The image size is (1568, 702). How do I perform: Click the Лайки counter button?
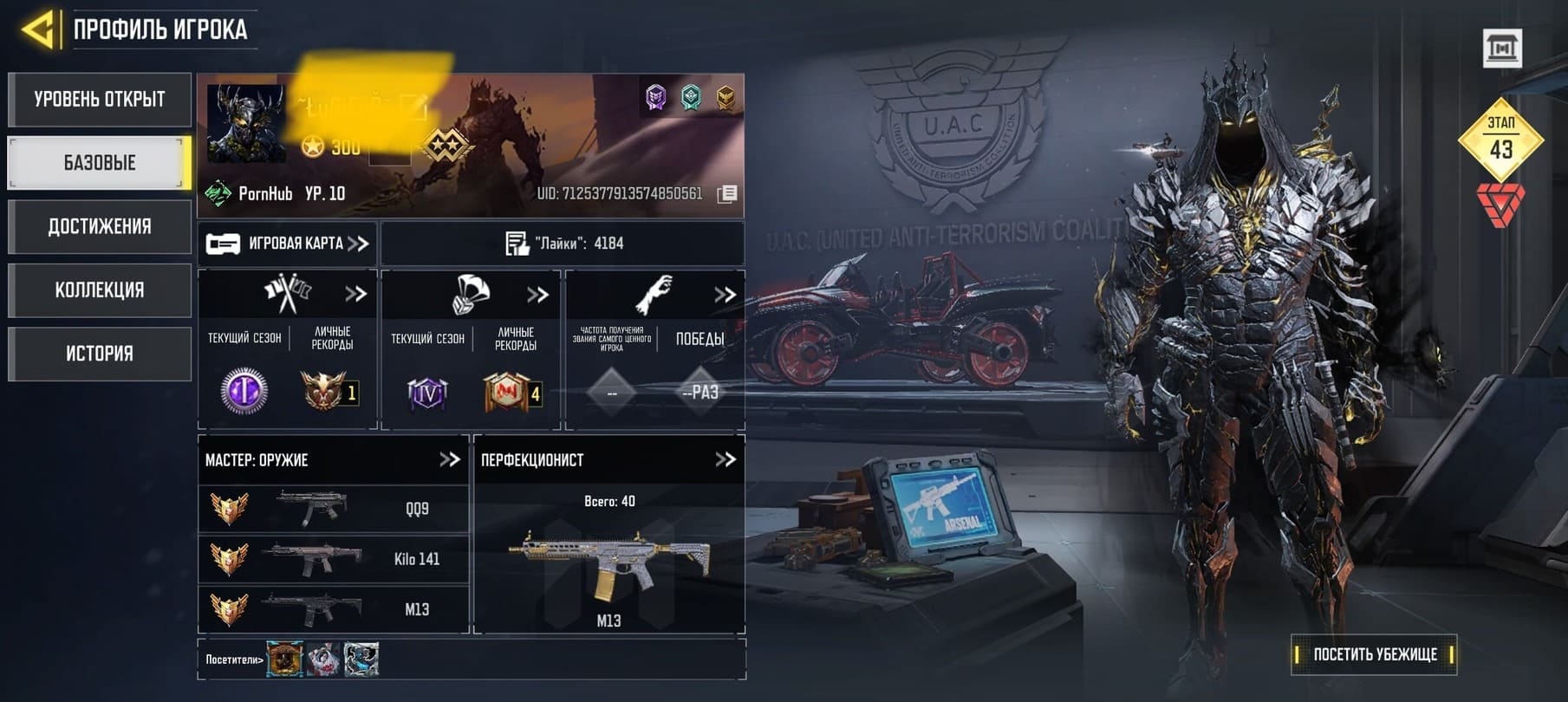563,244
